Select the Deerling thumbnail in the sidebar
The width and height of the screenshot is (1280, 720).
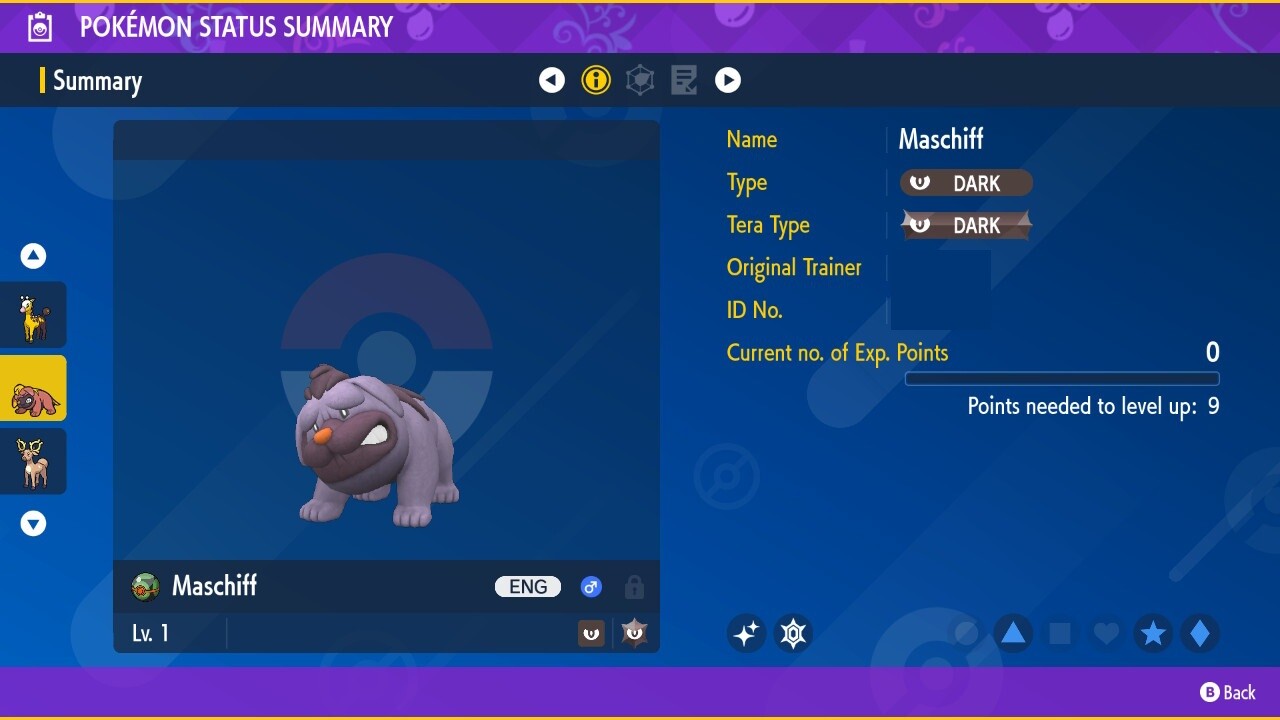click(x=33, y=461)
